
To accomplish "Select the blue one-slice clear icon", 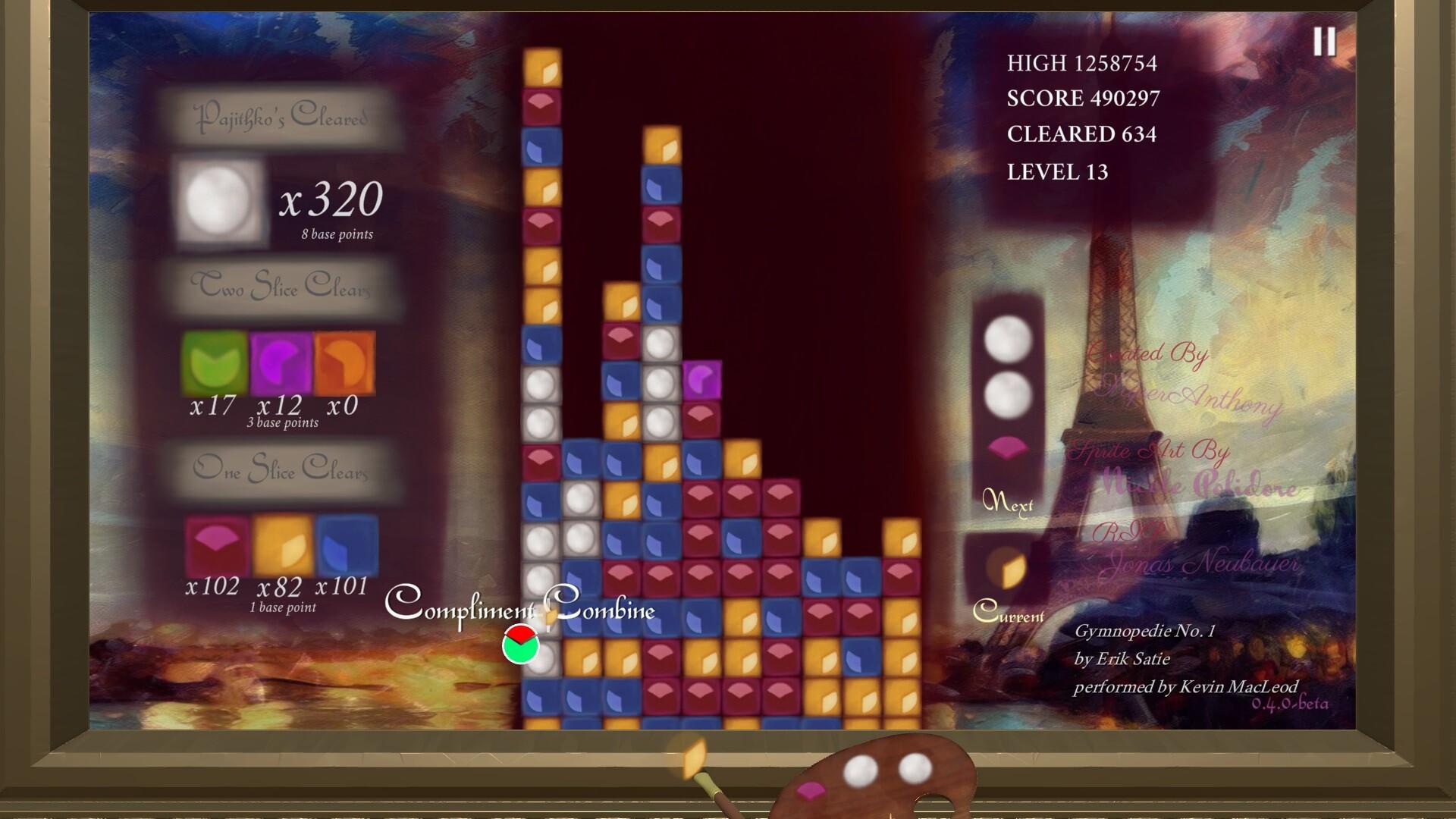I will click(x=348, y=546).
